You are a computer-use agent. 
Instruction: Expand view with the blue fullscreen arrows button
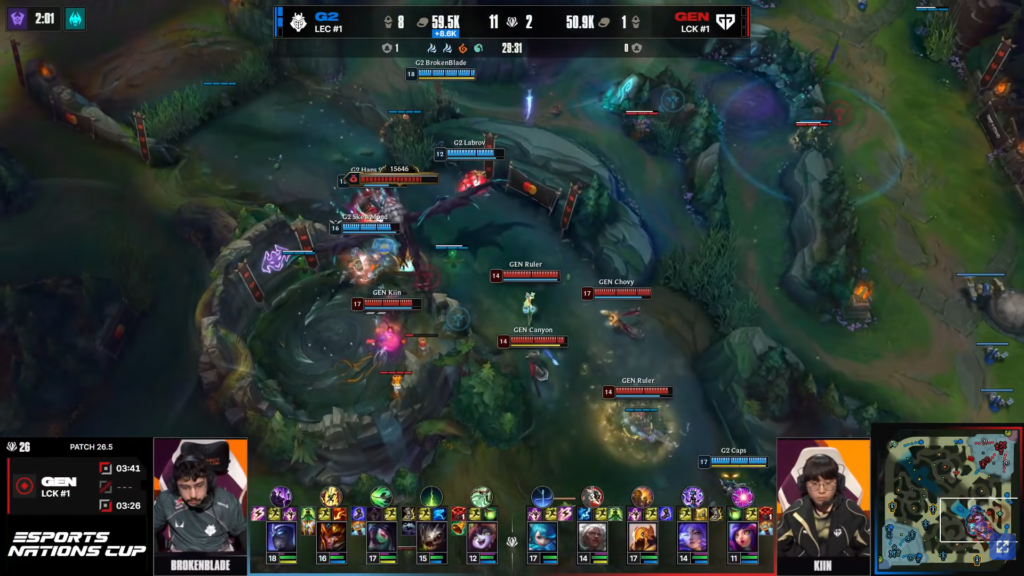[1001, 547]
